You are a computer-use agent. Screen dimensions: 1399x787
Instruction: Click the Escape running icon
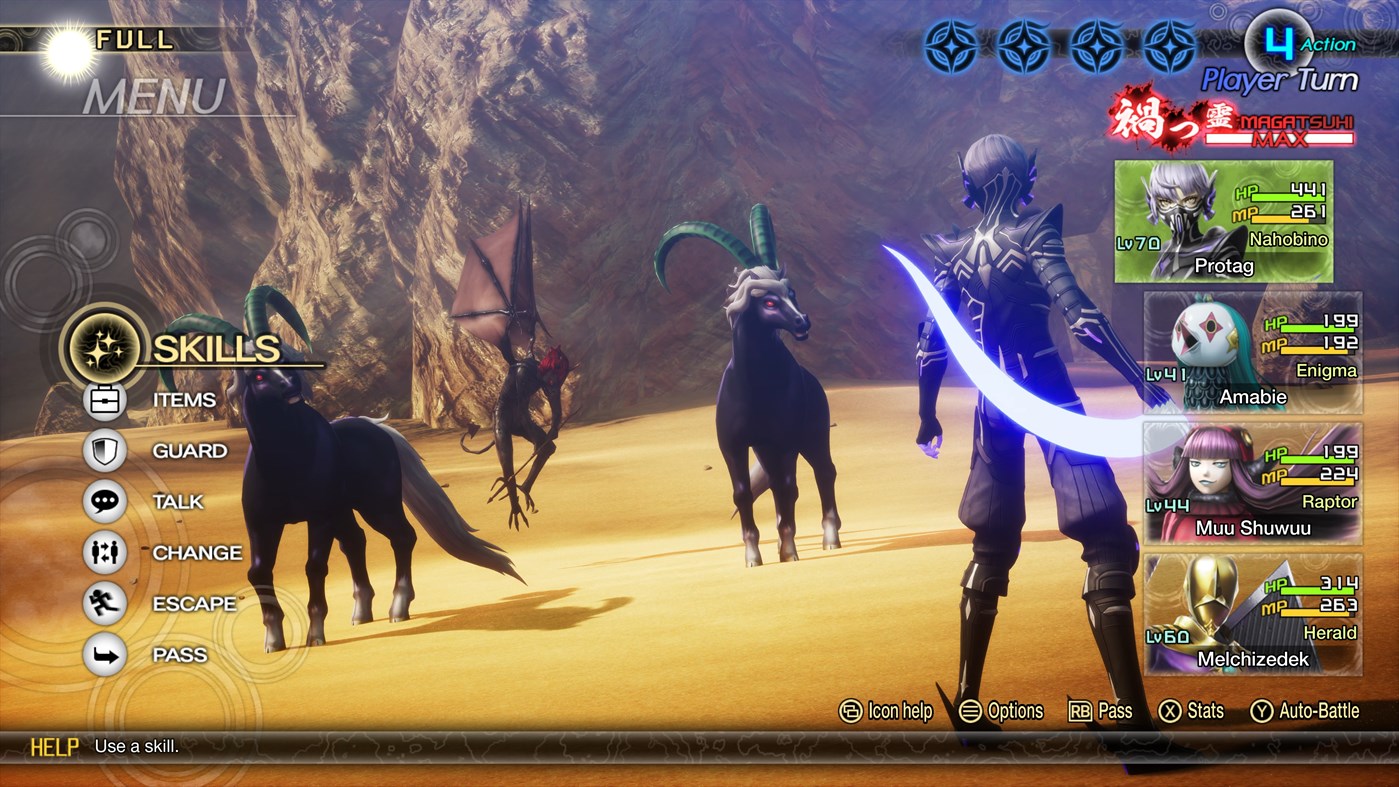tap(104, 603)
